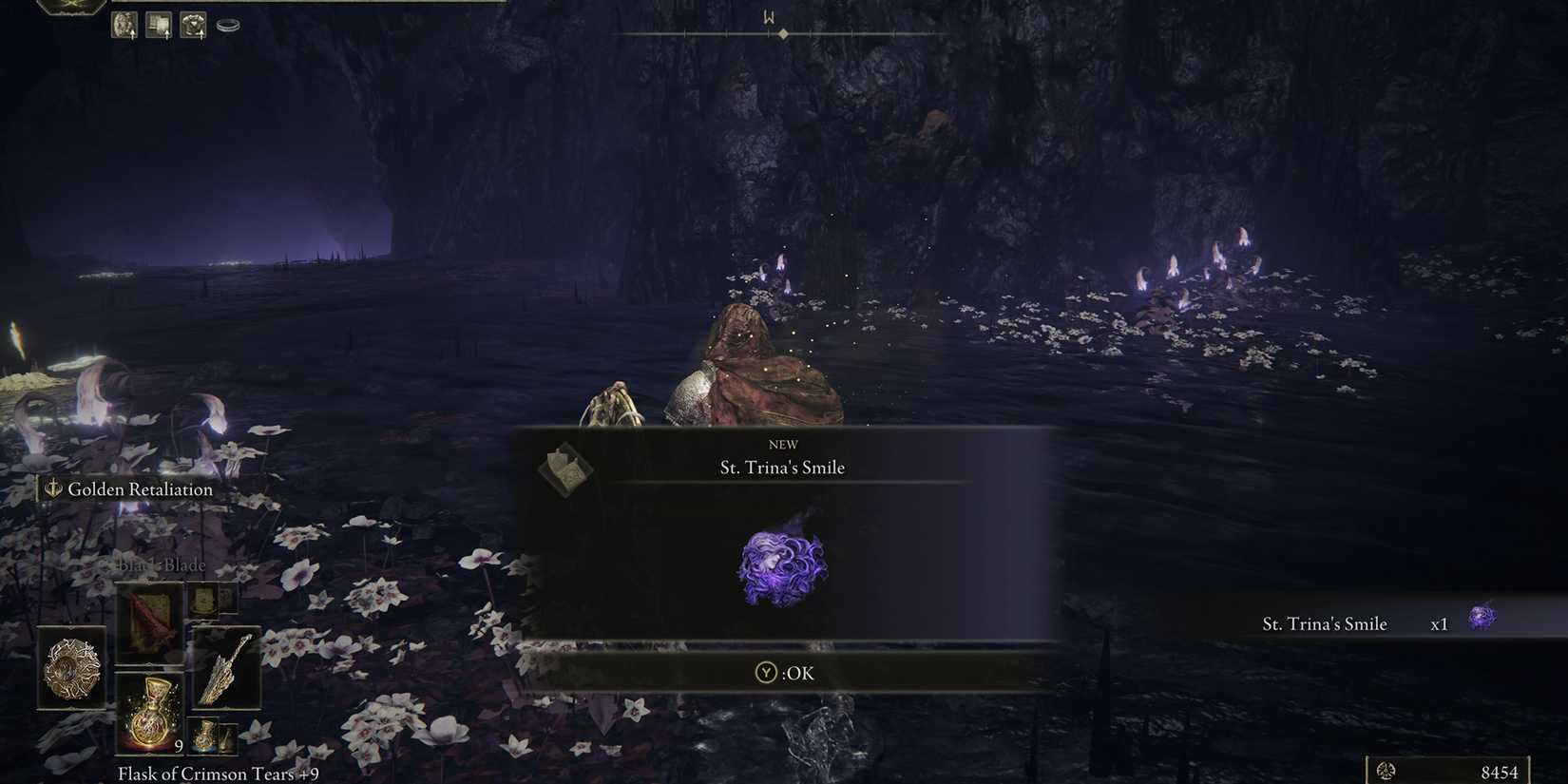The height and width of the screenshot is (784, 1568).
Task: Click the armor pouch quick-slot icon
Action: 193,23
